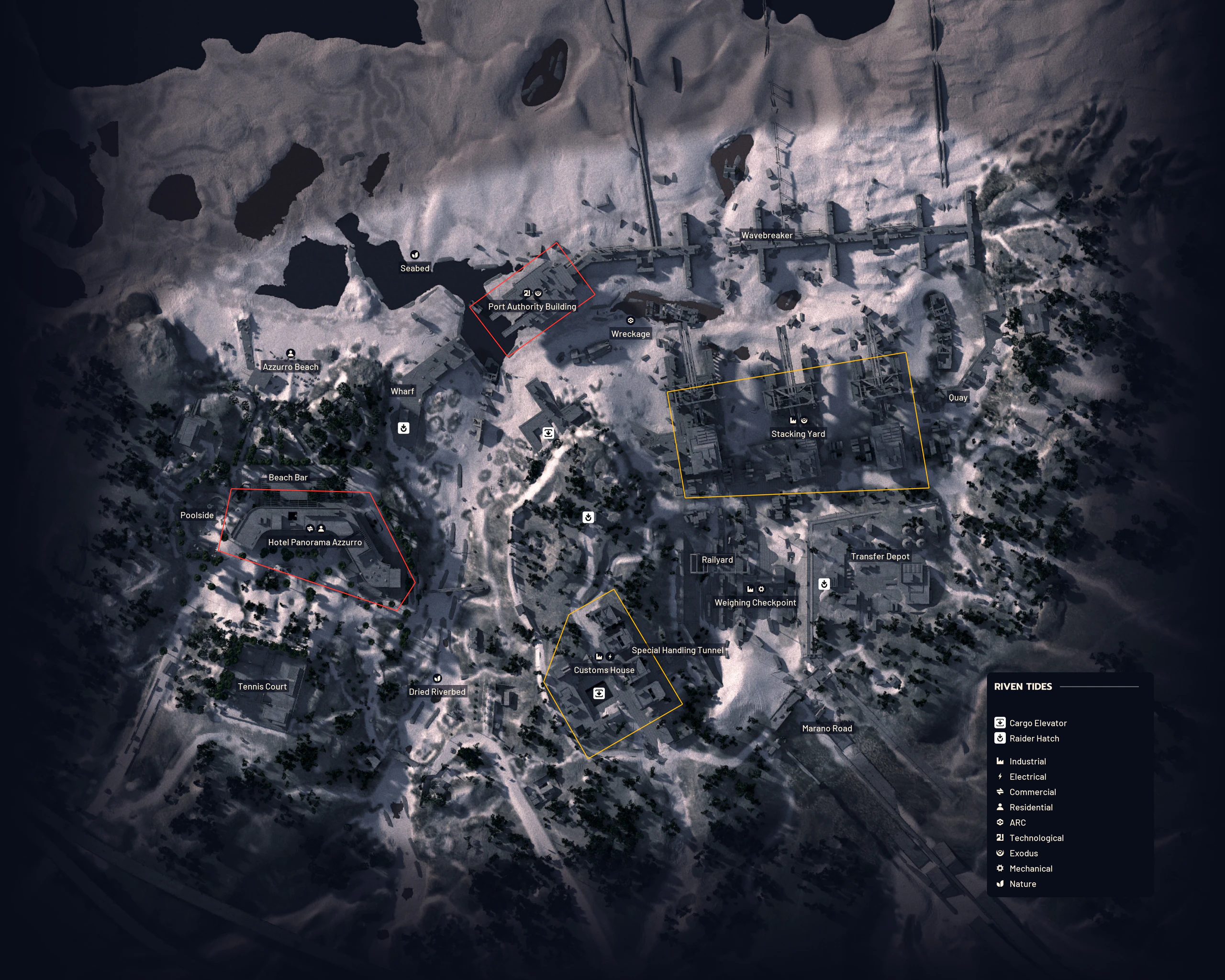Click the Cargo Elevator marker inside Customs House
Image resolution: width=1225 pixels, height=980 pixels.
598,693
